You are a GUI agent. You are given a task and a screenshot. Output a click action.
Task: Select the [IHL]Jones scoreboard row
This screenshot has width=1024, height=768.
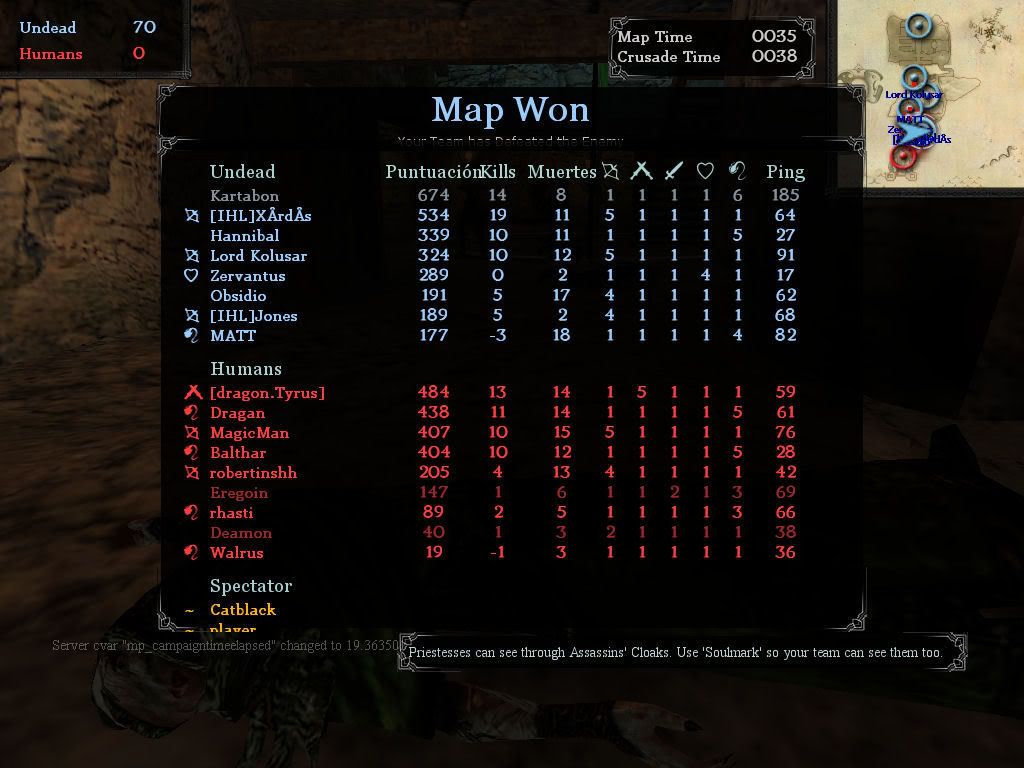click(253, 316)
